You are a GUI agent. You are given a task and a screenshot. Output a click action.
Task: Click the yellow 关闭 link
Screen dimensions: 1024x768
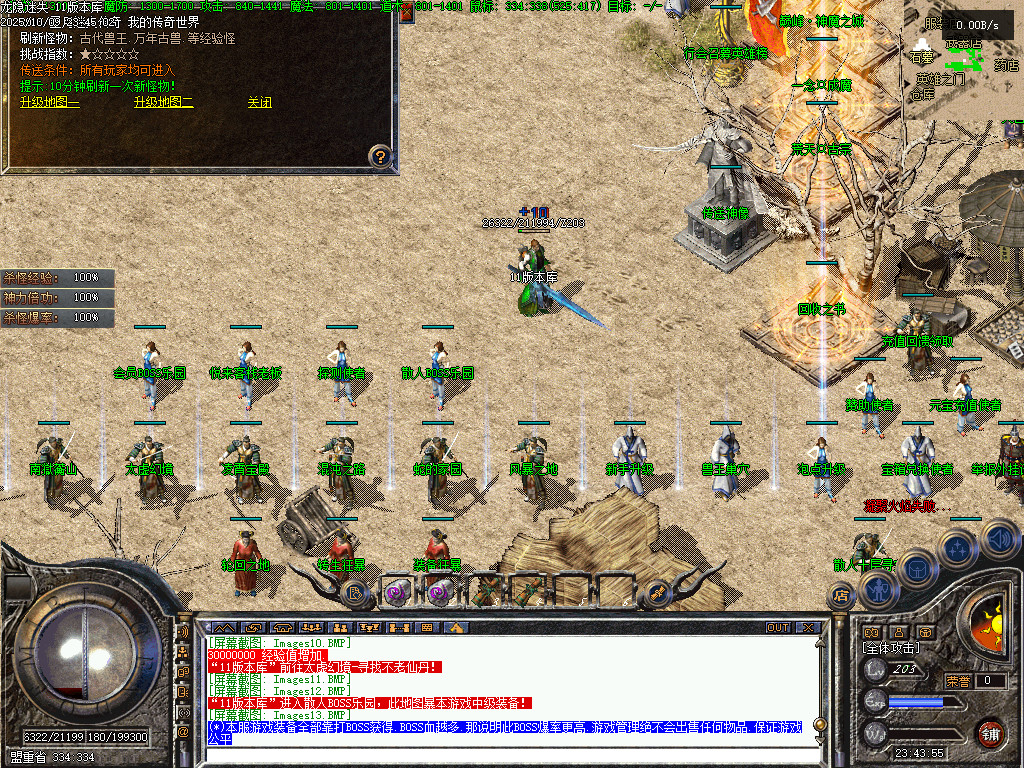(260, 102)
